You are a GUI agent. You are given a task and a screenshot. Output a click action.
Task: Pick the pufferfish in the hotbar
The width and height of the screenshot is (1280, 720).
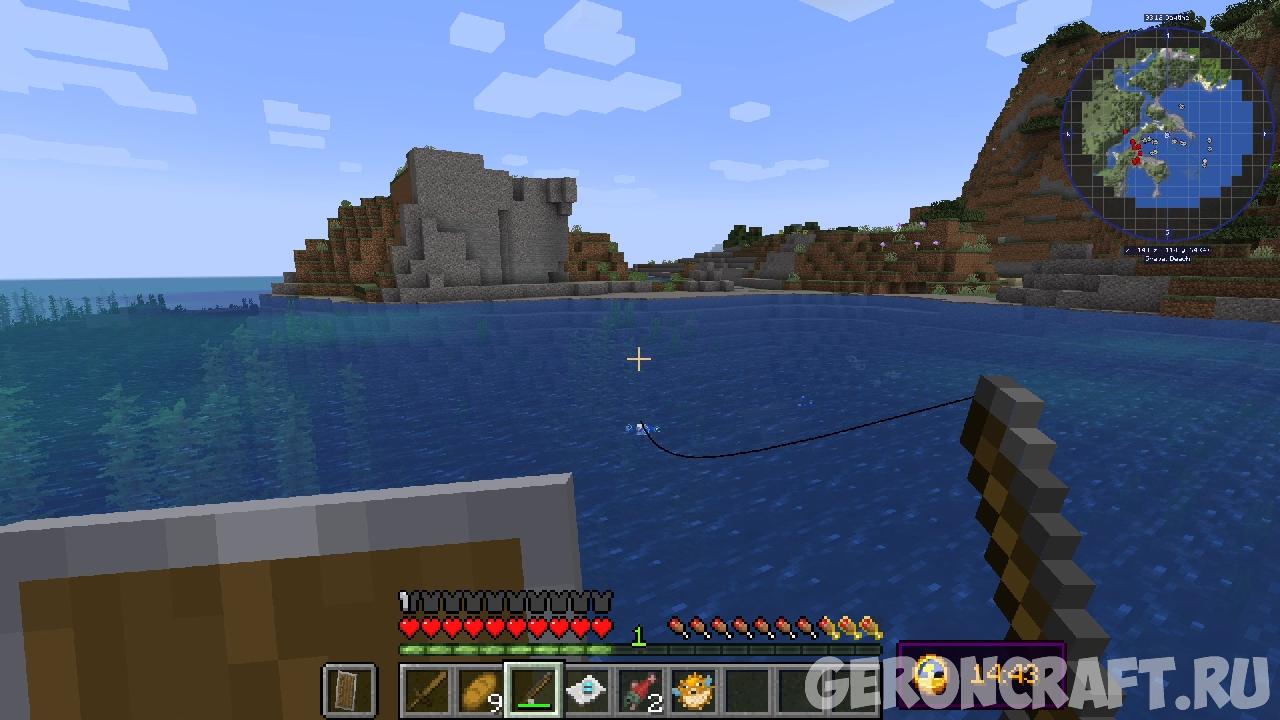click(x=694, y=690)
